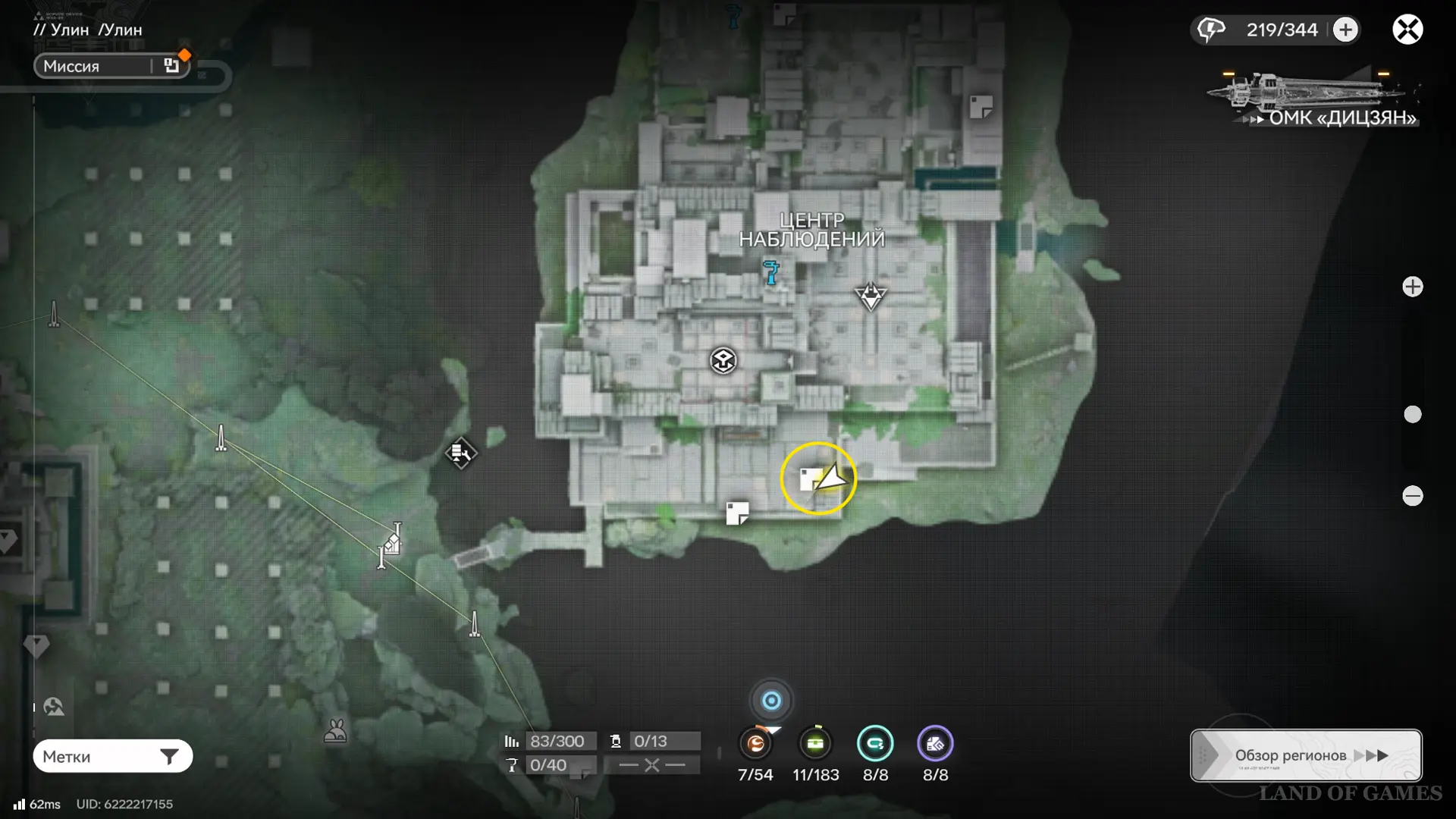Select the diamond-shaped marker west of the facility
This screenshot has height=819, width=1456.
[x=460, y=453]
